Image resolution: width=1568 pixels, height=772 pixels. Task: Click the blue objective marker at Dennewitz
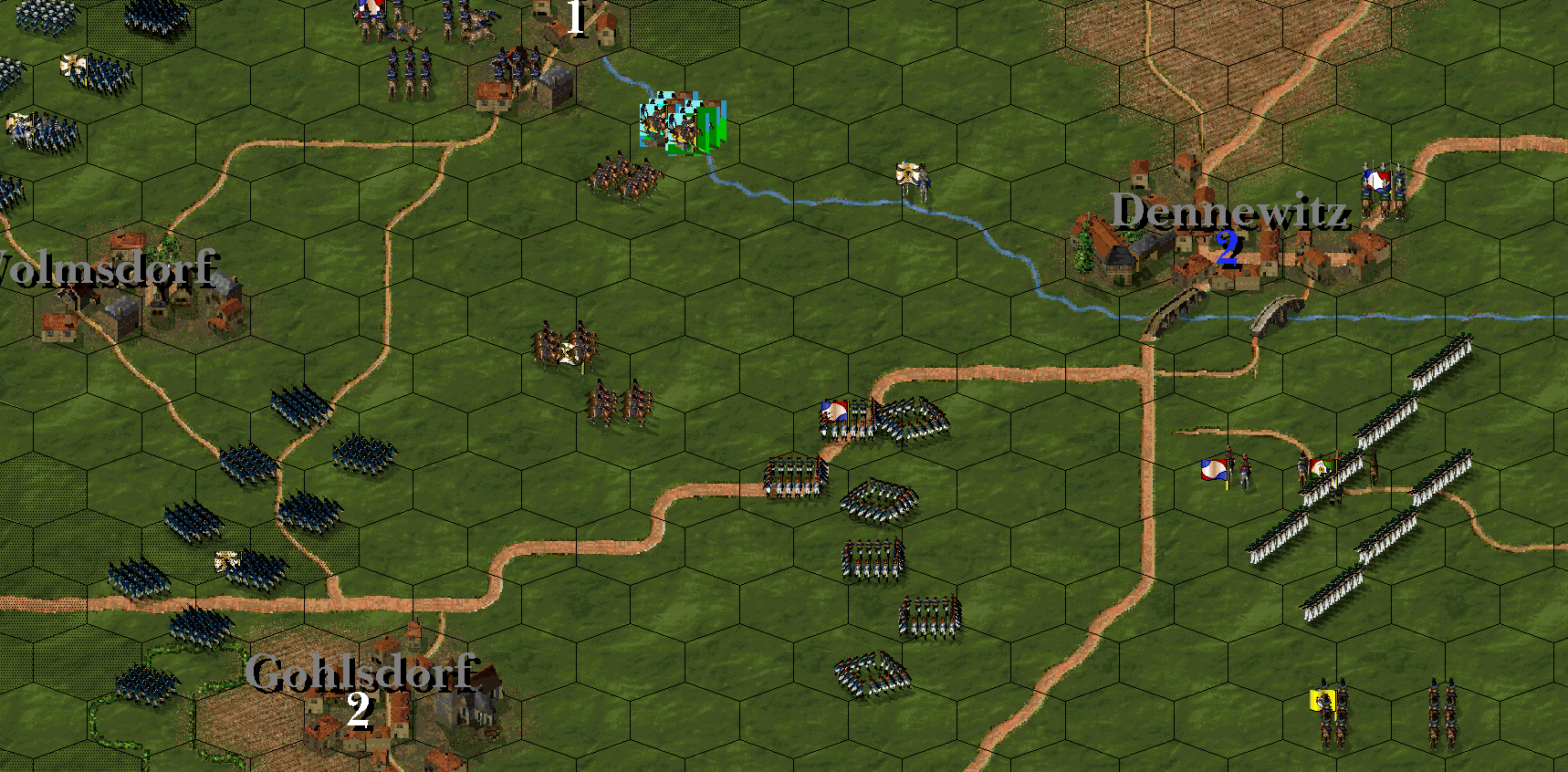point(1228,247)
